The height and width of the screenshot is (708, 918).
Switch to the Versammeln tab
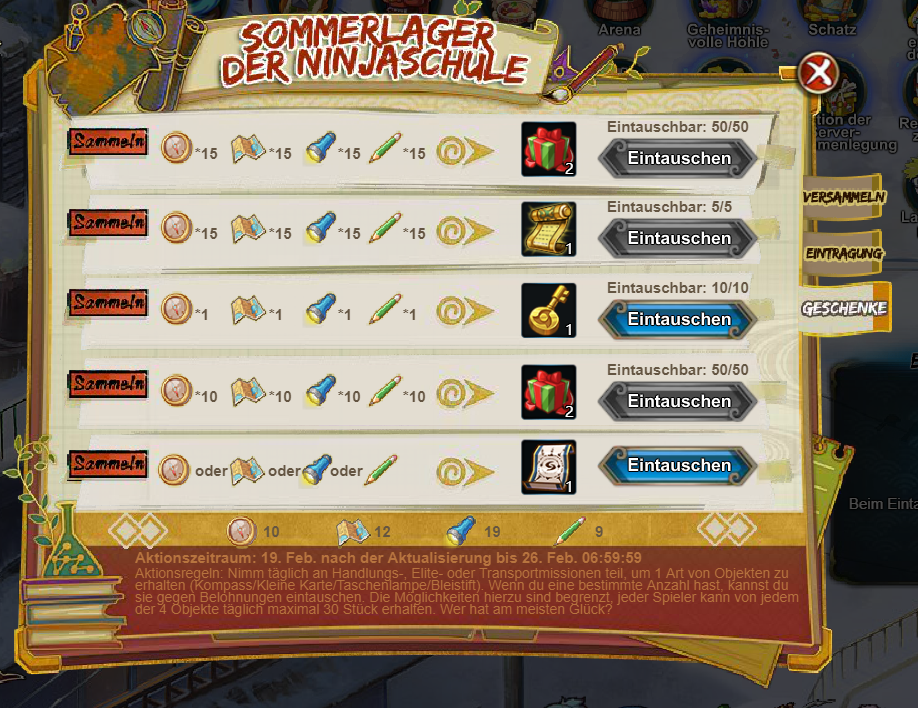point(844,197)
